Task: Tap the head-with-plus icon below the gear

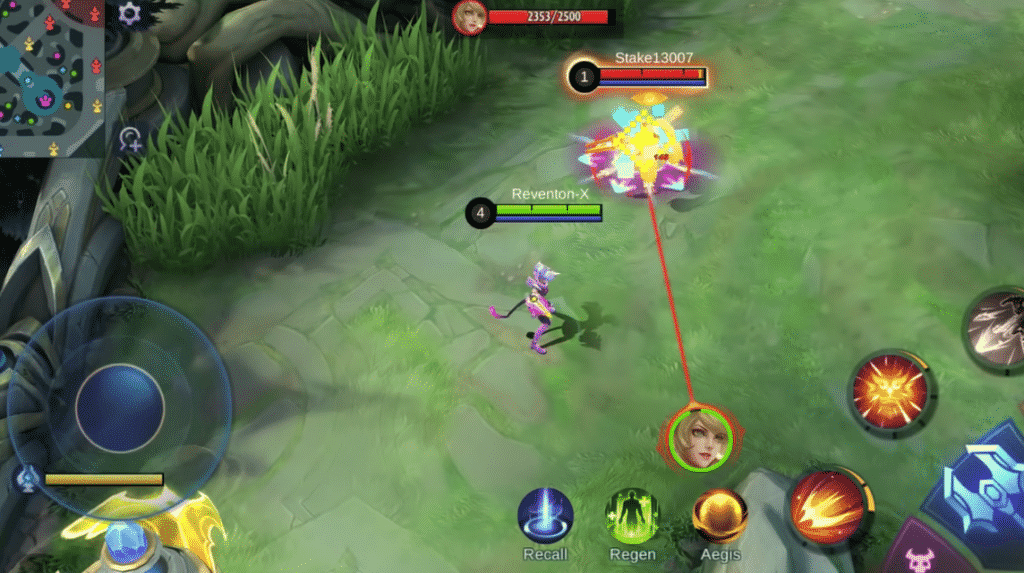Action: pyautogui.click(x=130, y=140)
